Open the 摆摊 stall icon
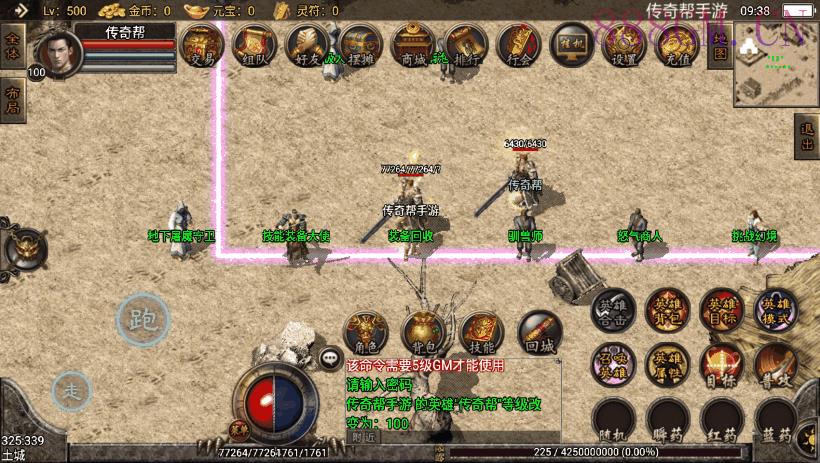Screen dimensions: 820x463 point(359,45)
